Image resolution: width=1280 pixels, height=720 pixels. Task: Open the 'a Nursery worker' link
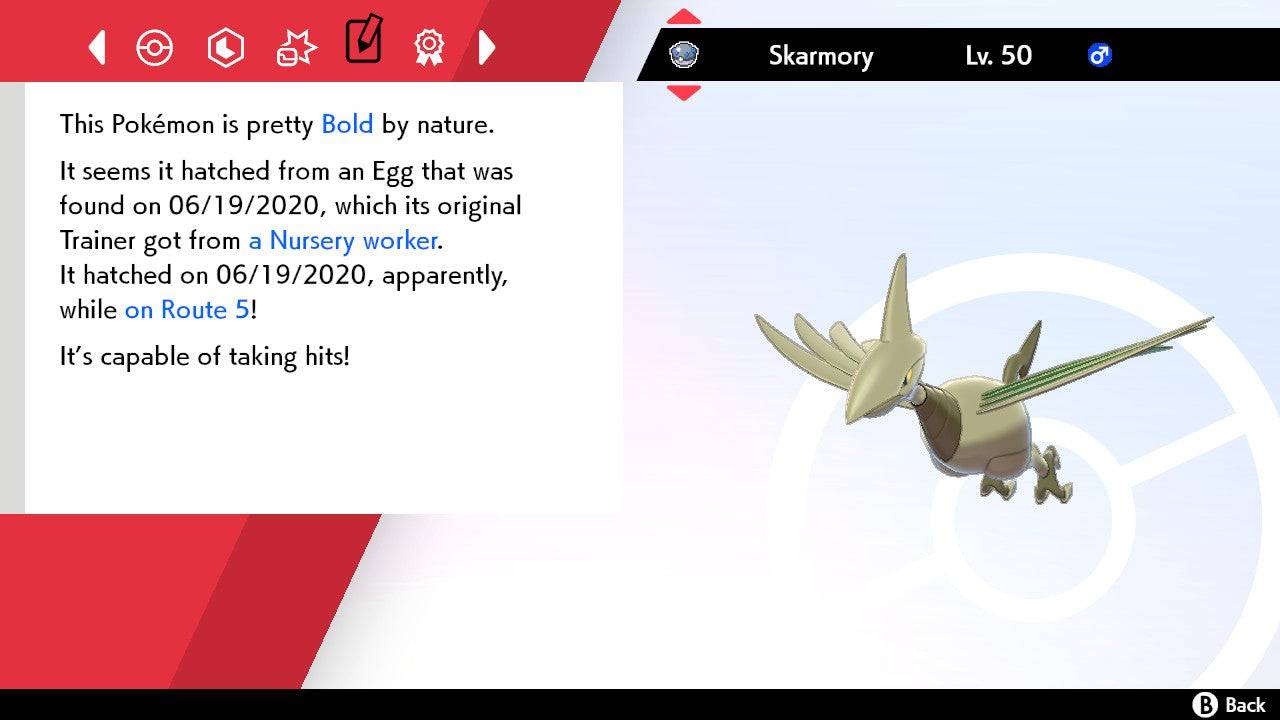(x=342, y=240)
